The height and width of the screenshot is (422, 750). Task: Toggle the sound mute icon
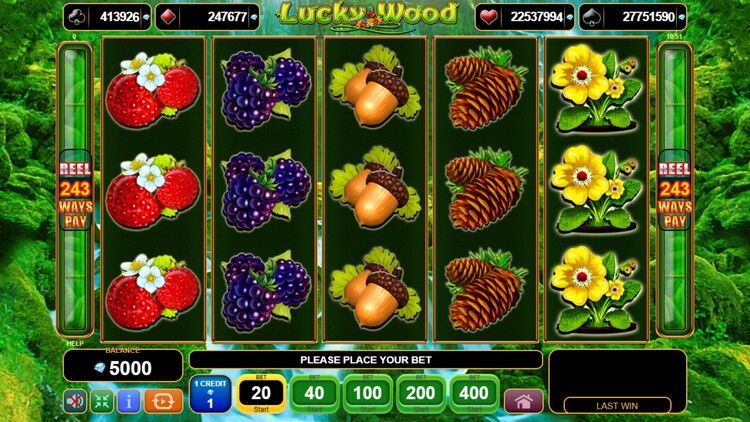[75, 401]
